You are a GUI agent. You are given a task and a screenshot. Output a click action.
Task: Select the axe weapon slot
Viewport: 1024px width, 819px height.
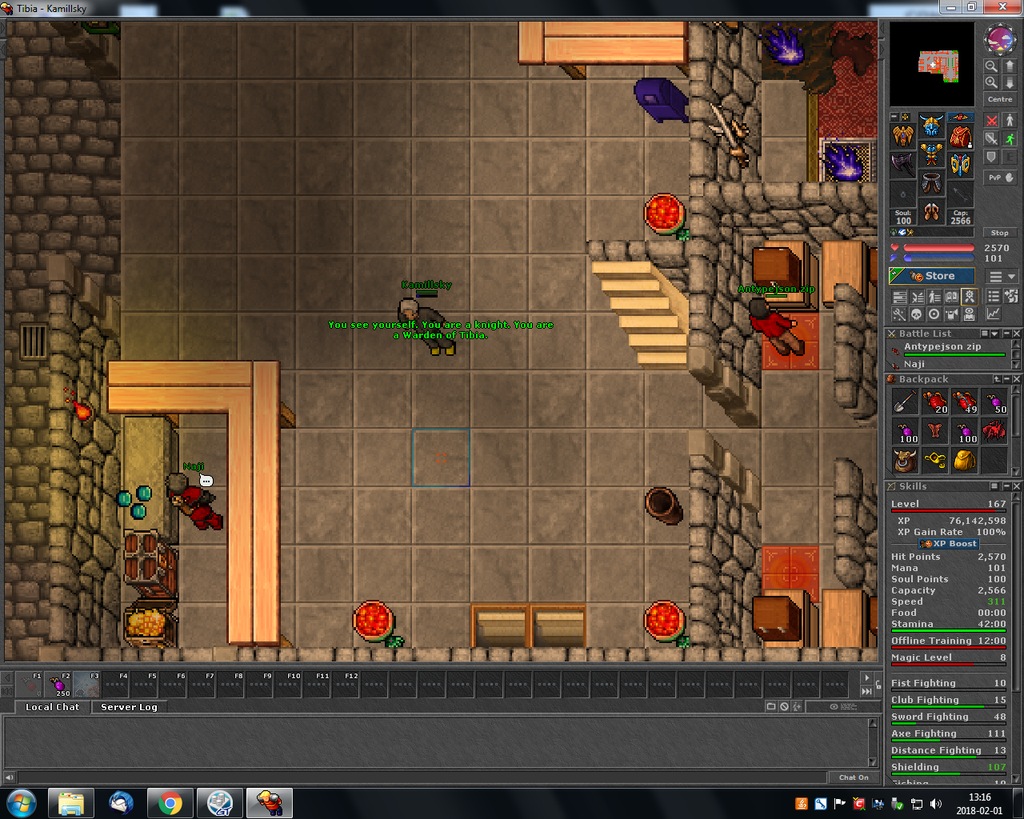coord(903,164)
